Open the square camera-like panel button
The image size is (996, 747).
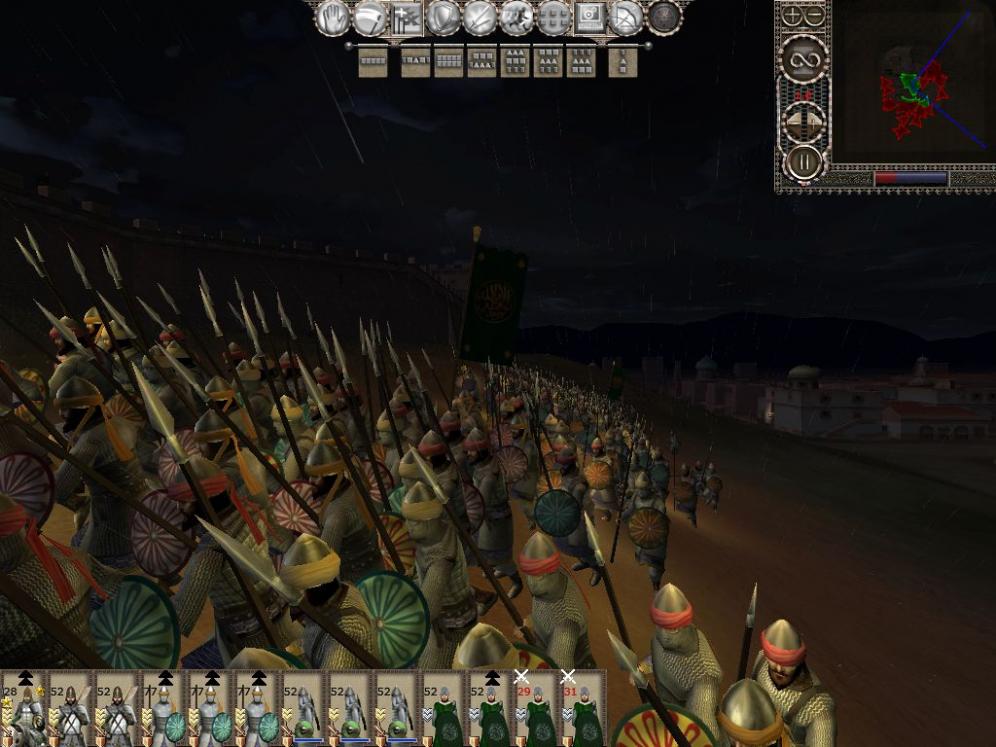click(x=590, y=17)
